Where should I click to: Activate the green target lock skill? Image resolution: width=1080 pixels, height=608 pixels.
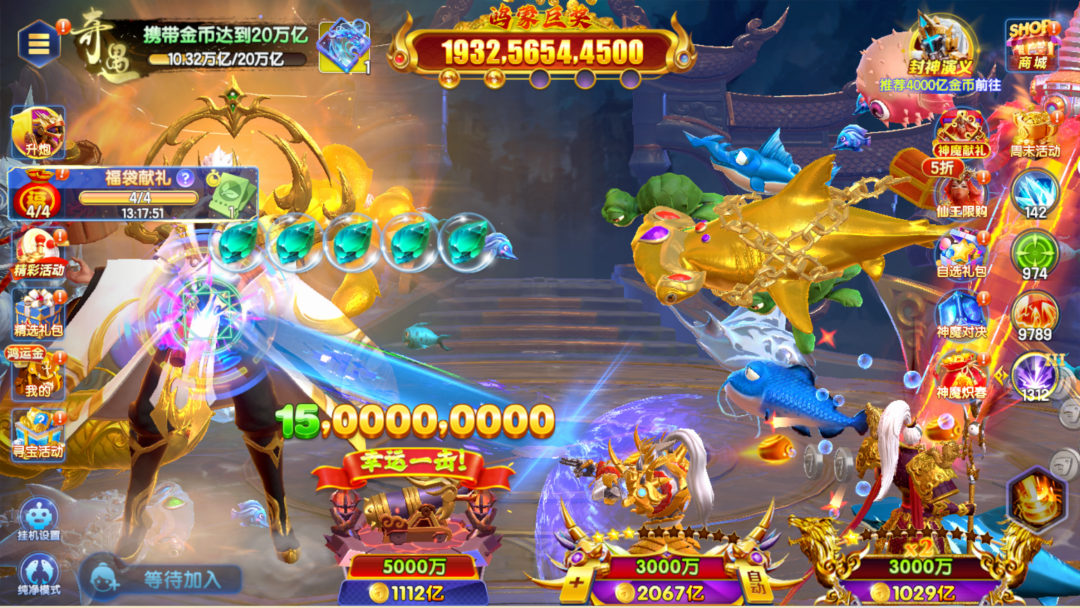click(x=1034, y=254)
